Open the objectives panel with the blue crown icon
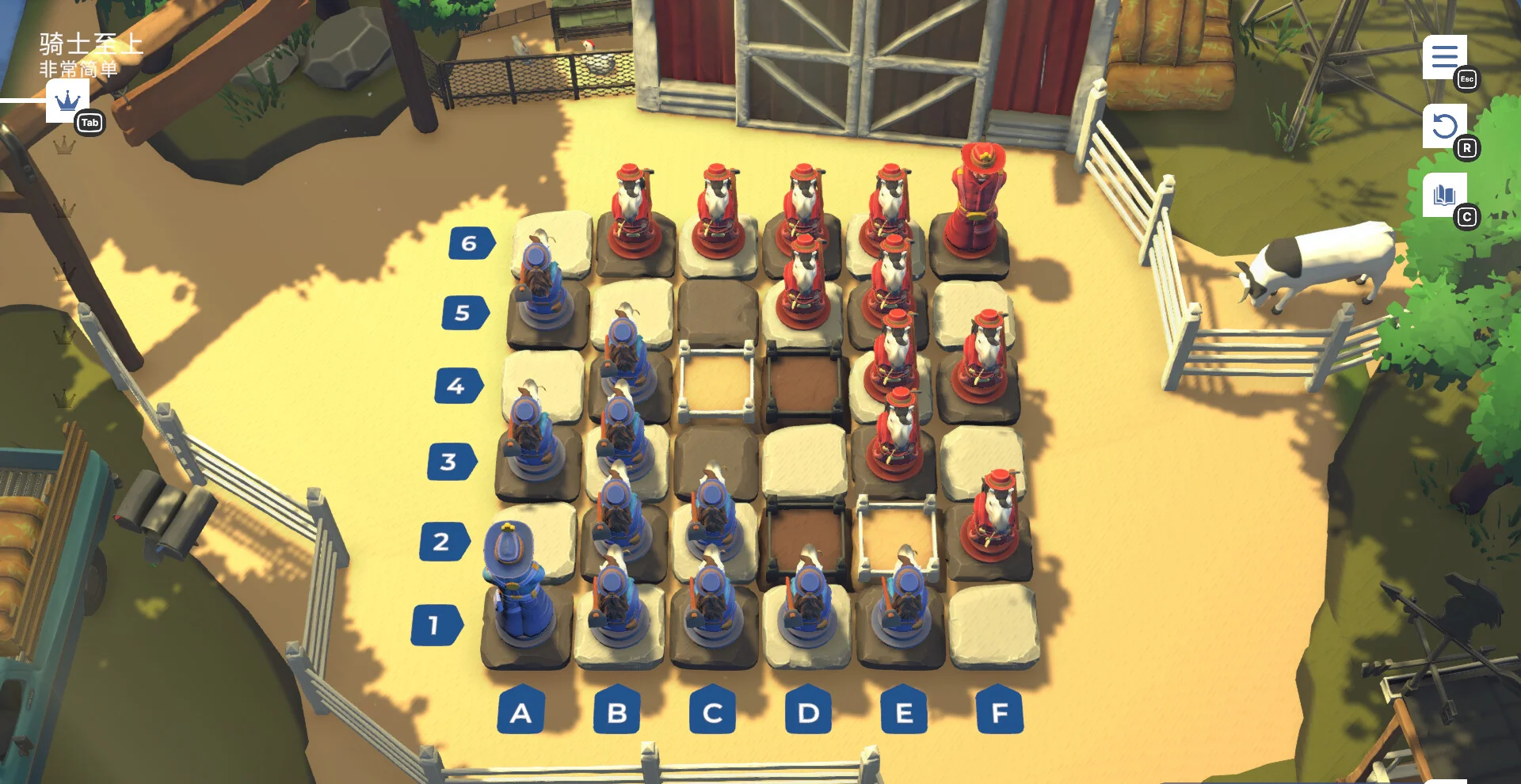The image size is (1521, 784). (67, 101)
